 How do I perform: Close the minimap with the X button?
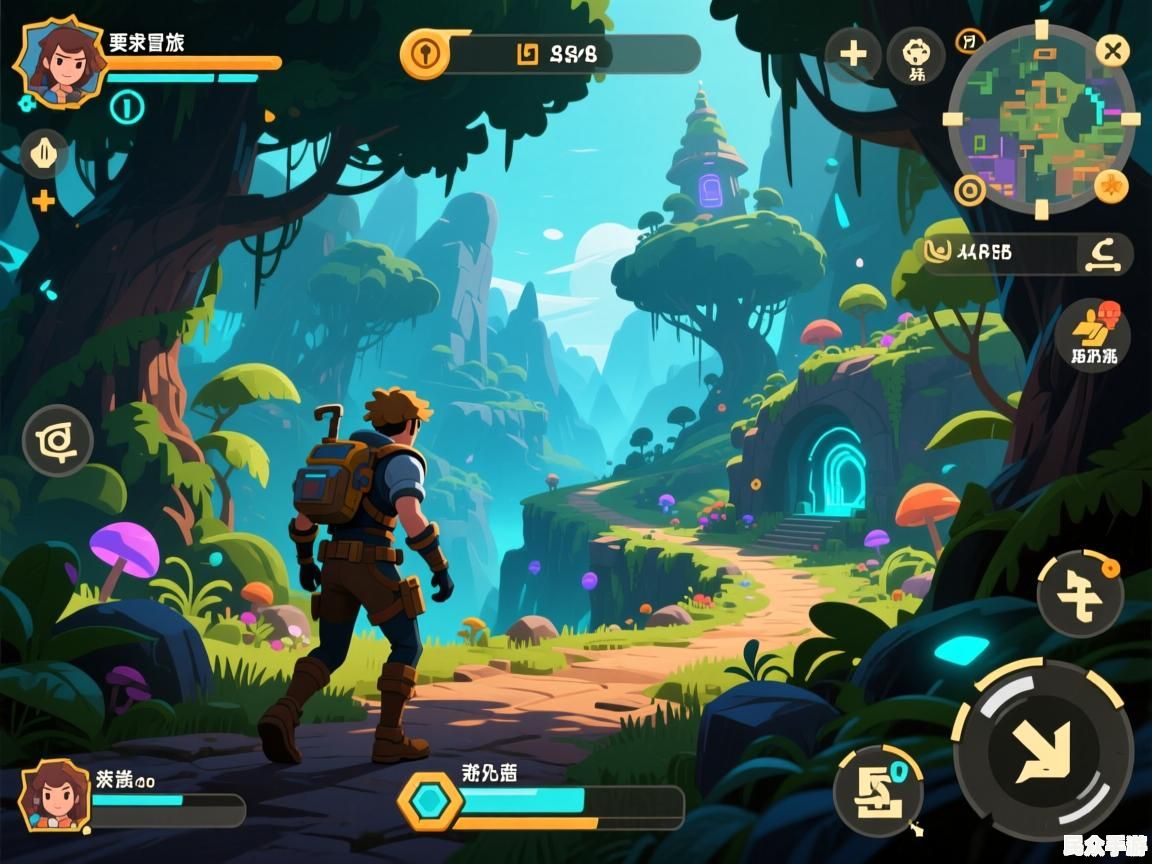[1112, 50]
